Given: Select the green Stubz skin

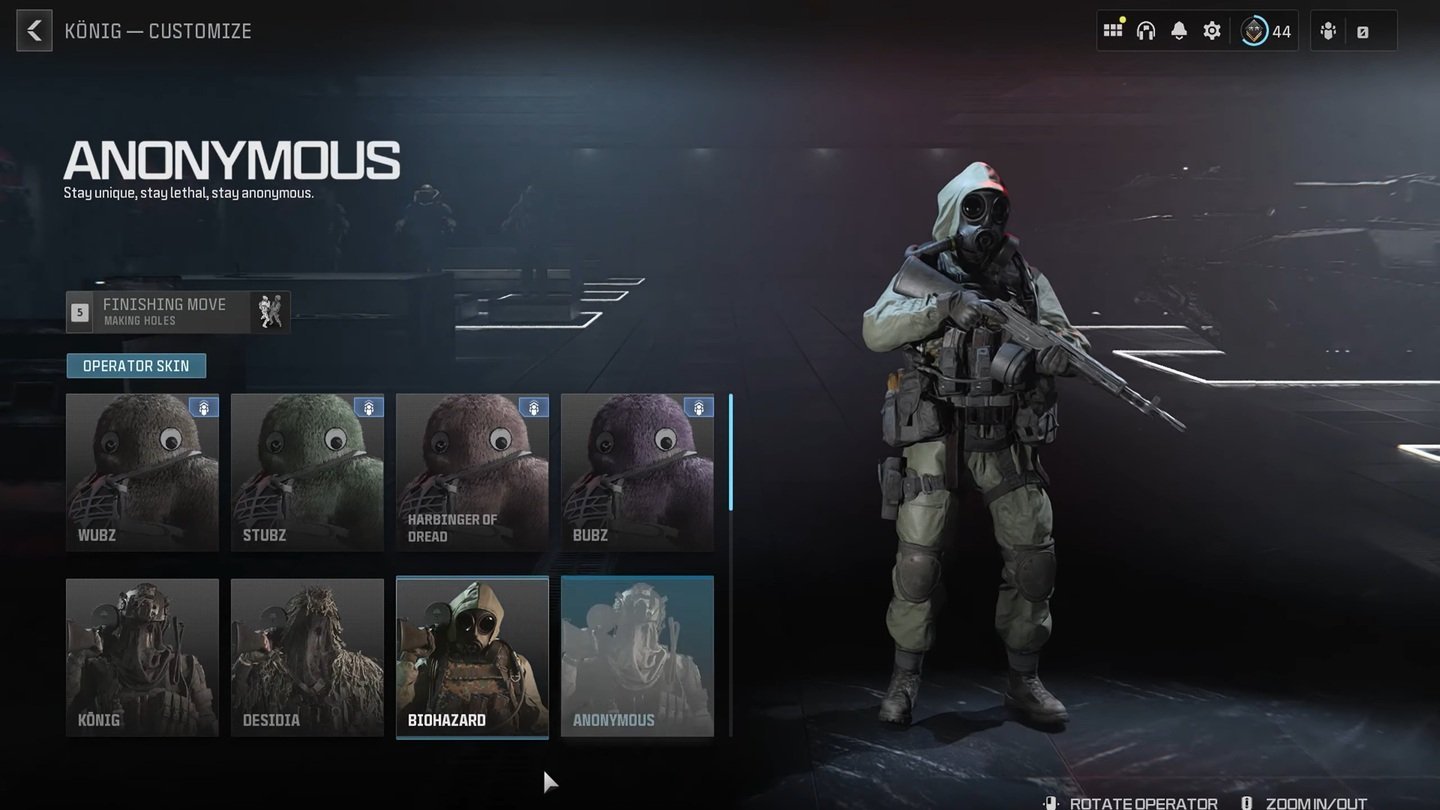Looking at the screenshot, I should coord(307,472).
